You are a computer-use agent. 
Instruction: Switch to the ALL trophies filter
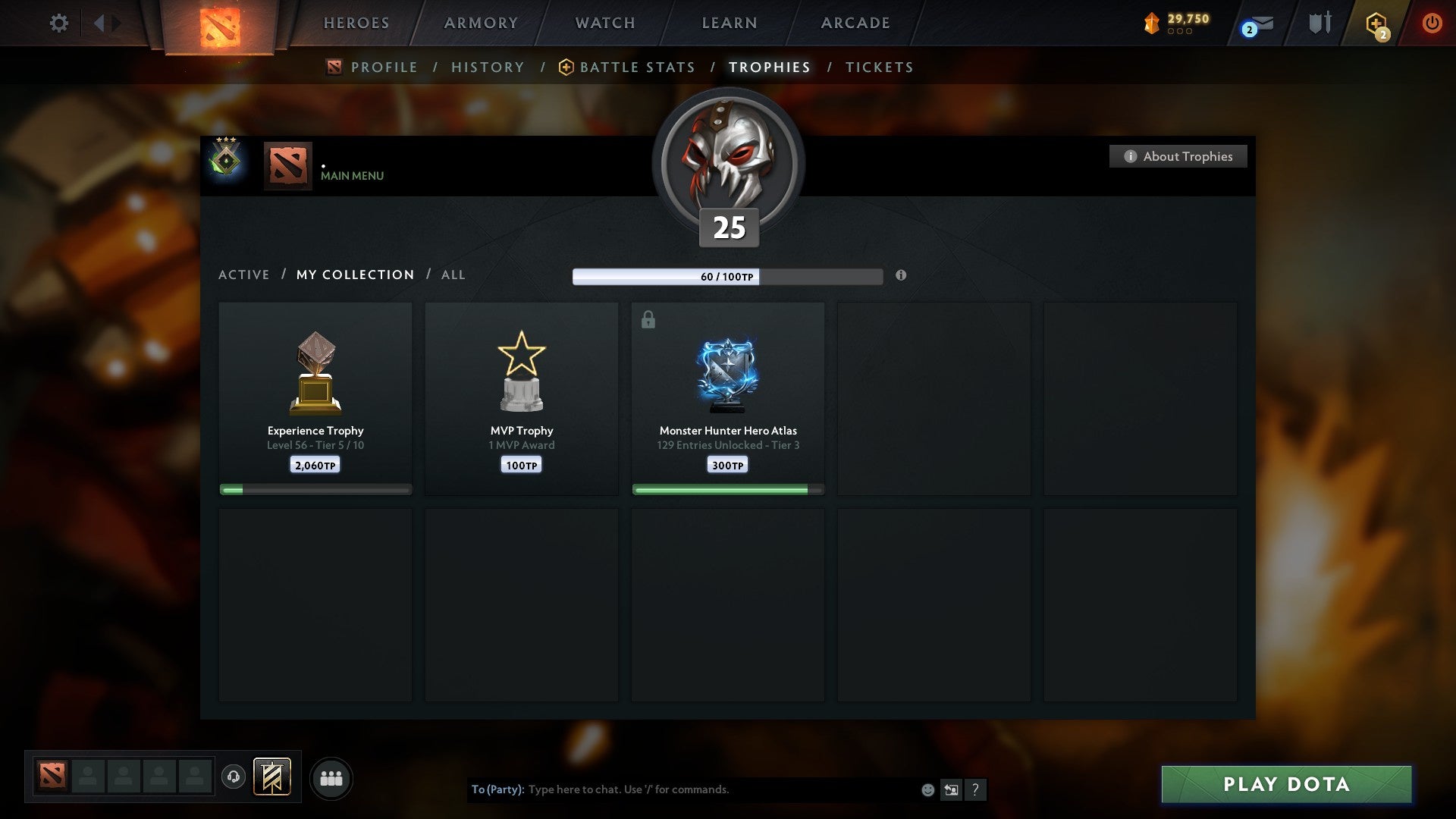pyautogui.click(x=453, y=275)
